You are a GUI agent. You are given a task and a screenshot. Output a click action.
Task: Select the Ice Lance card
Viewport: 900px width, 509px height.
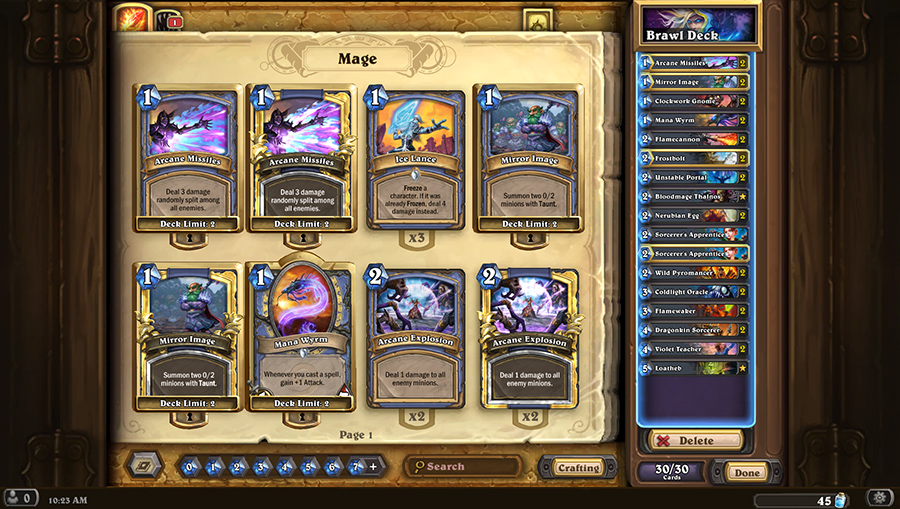point(415,158)
